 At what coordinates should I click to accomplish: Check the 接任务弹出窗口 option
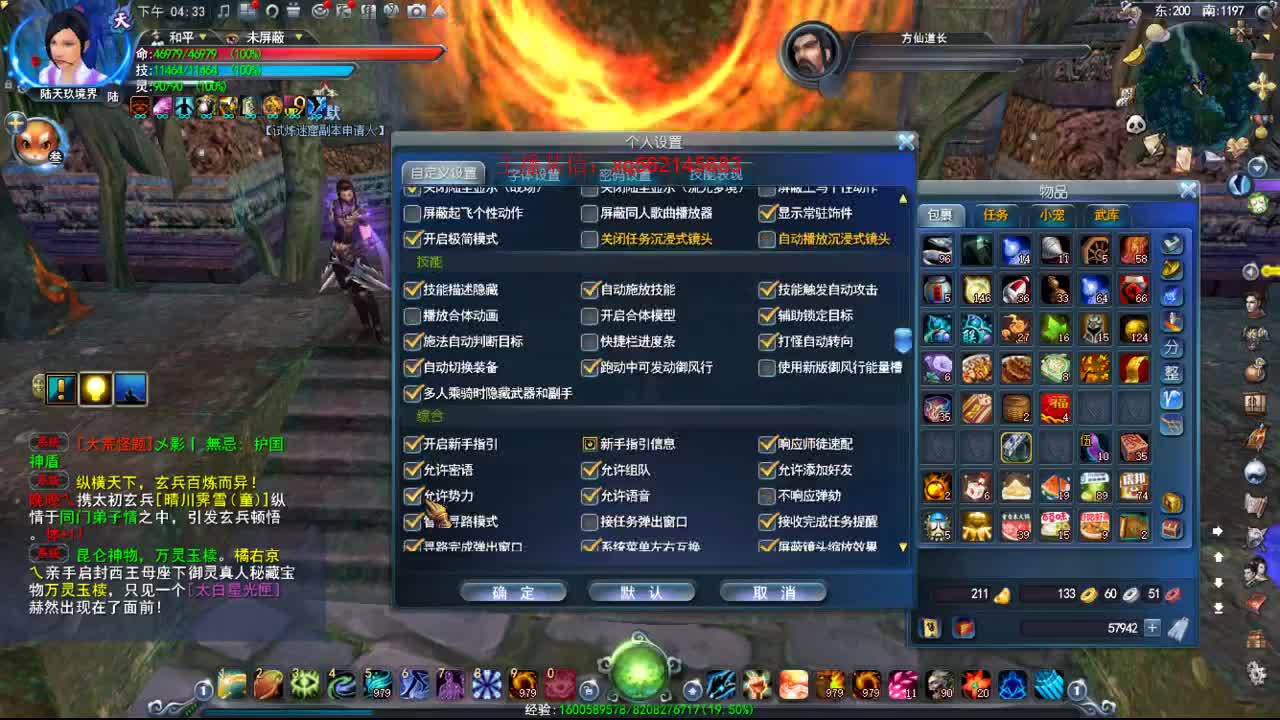coord(590,521)
